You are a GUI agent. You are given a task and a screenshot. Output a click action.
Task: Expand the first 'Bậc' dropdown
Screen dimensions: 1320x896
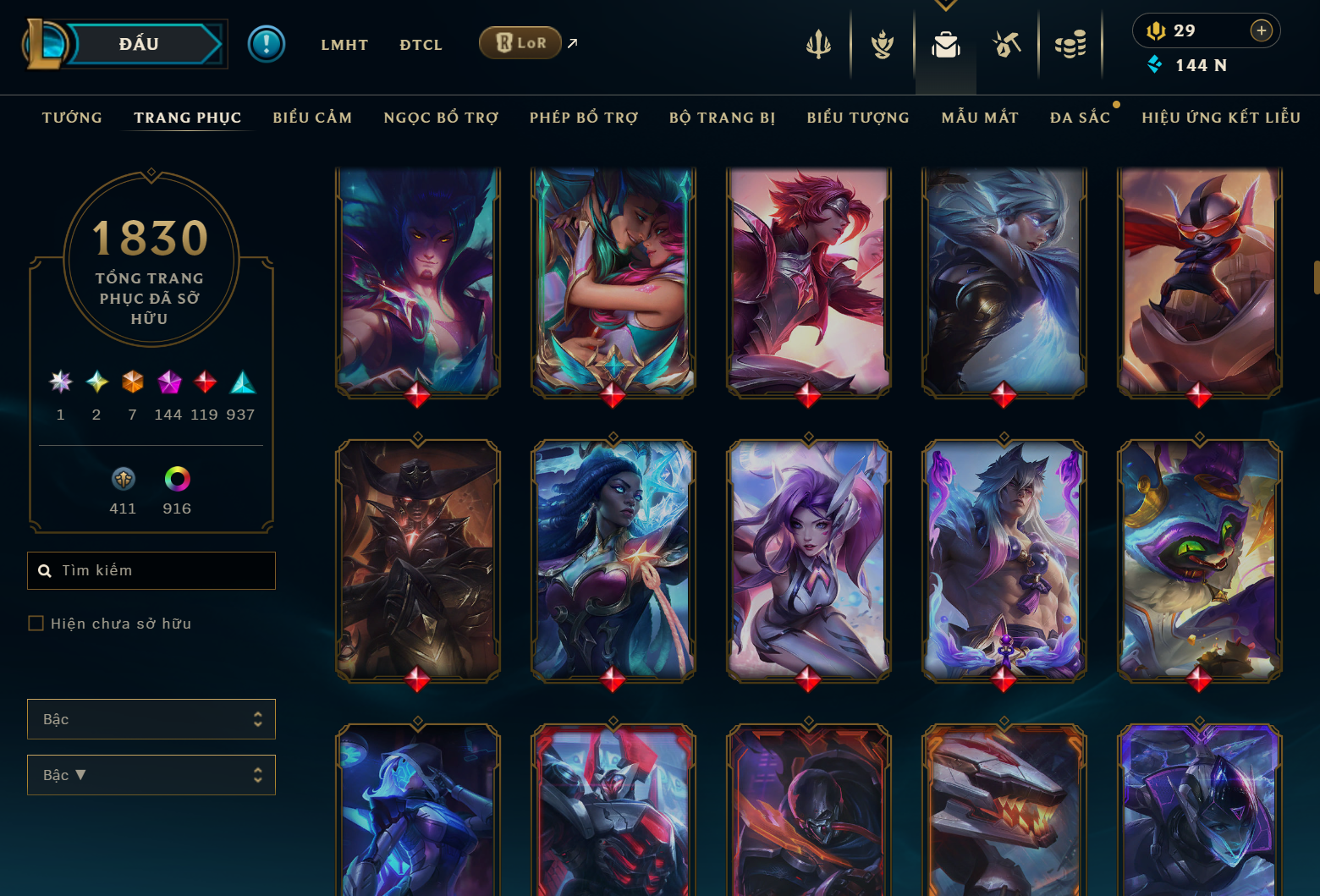click(151, 718)
